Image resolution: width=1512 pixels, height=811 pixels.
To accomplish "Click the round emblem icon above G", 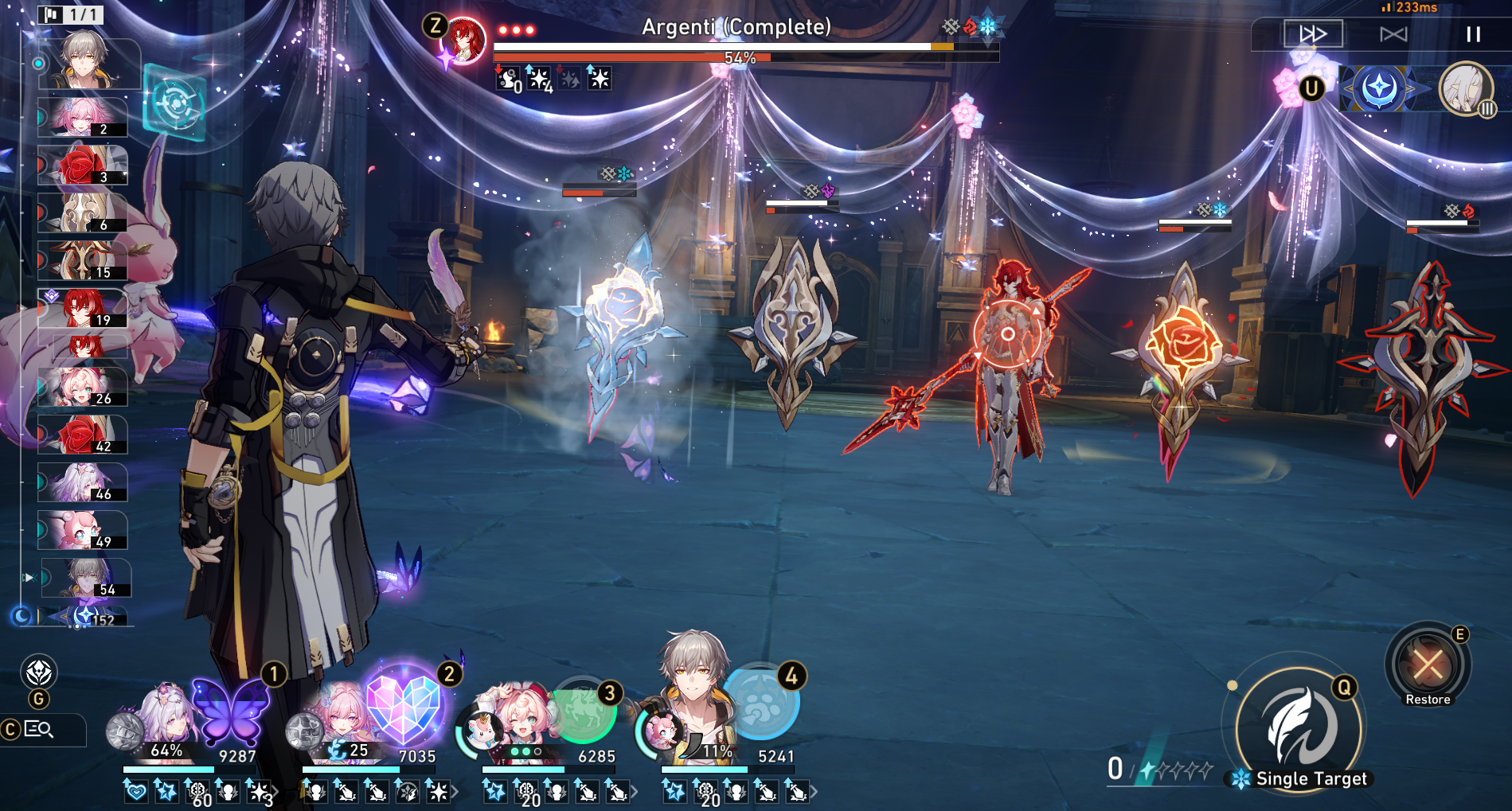I will pos(39,673).
